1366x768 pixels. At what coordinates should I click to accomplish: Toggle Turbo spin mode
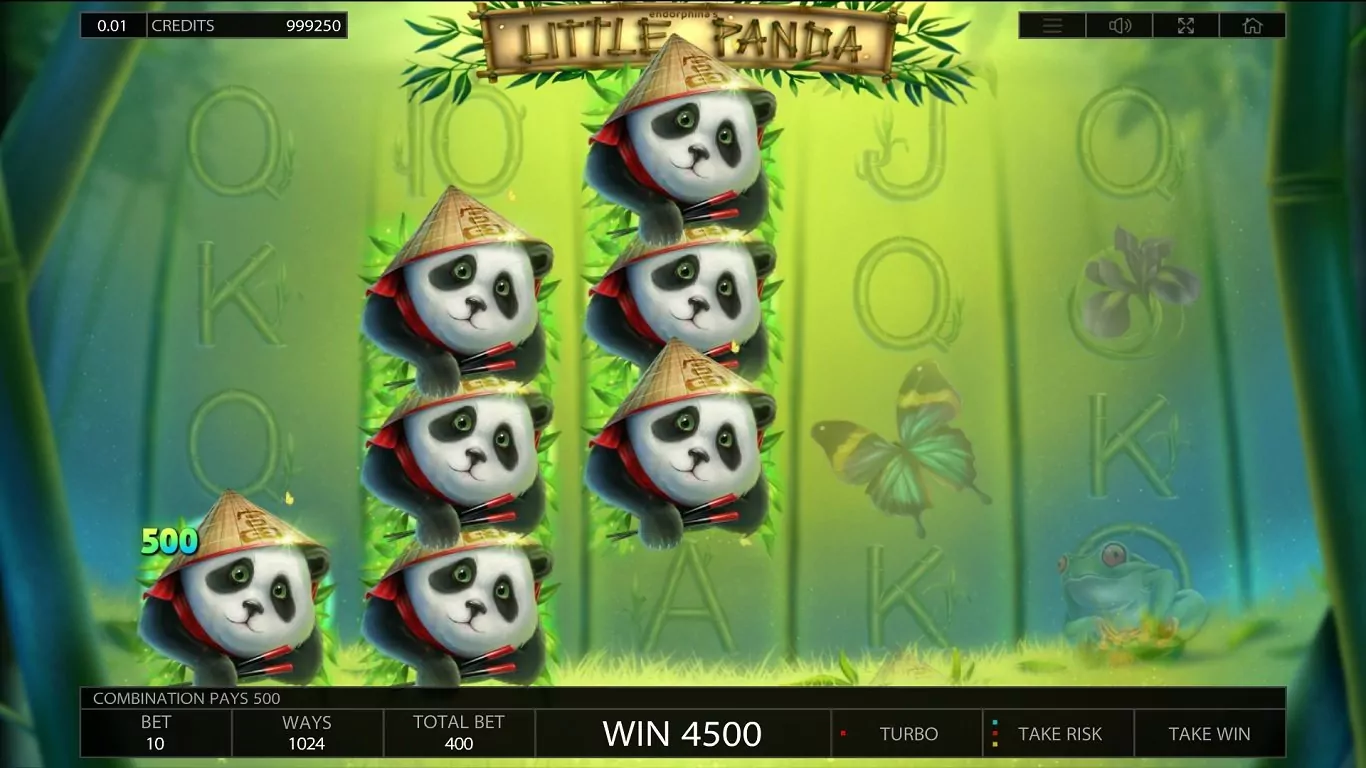[907, 734]
